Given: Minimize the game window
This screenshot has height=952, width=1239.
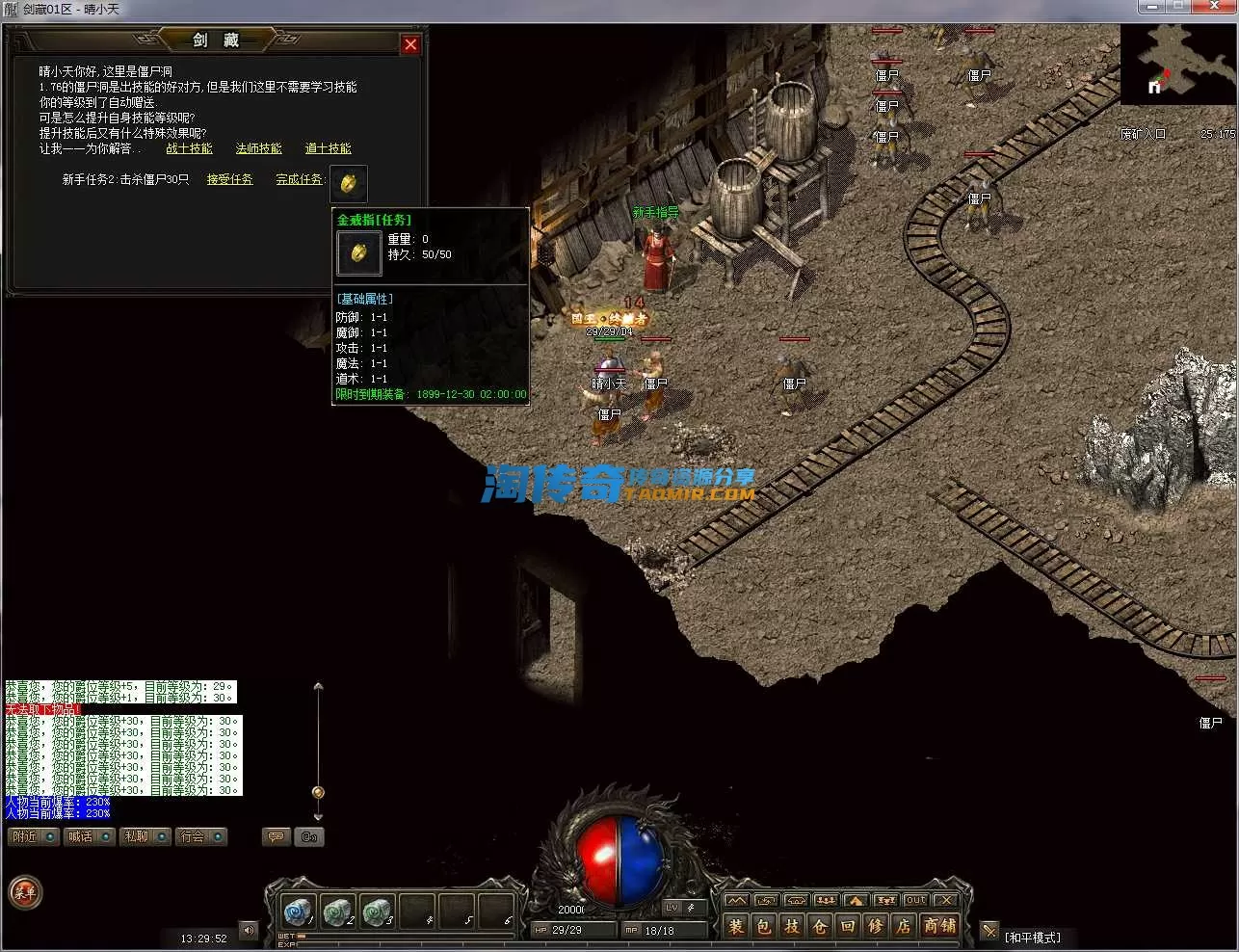Looking at the screenshot, I should point(1152,8).
